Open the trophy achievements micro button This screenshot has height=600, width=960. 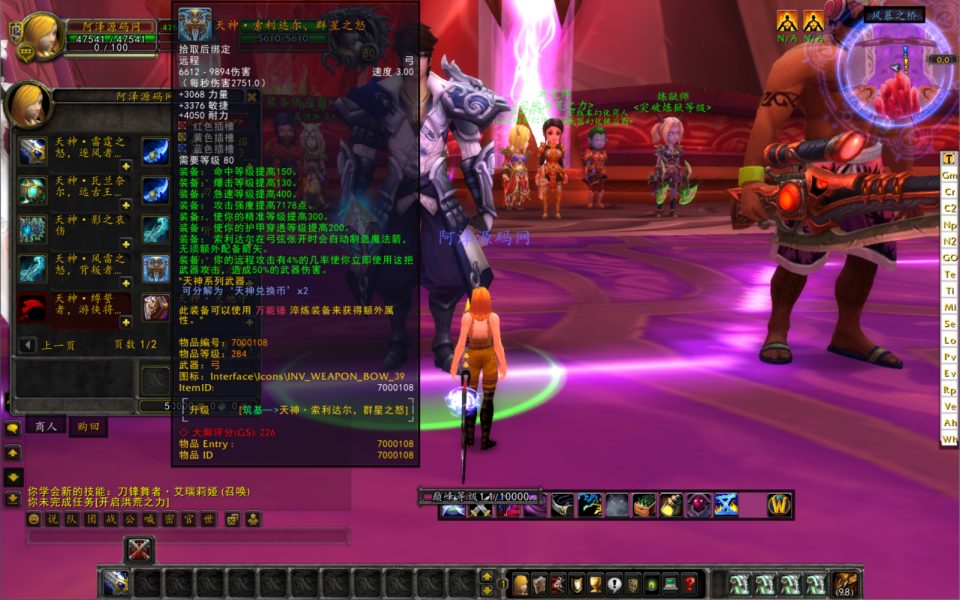point(594,584)
